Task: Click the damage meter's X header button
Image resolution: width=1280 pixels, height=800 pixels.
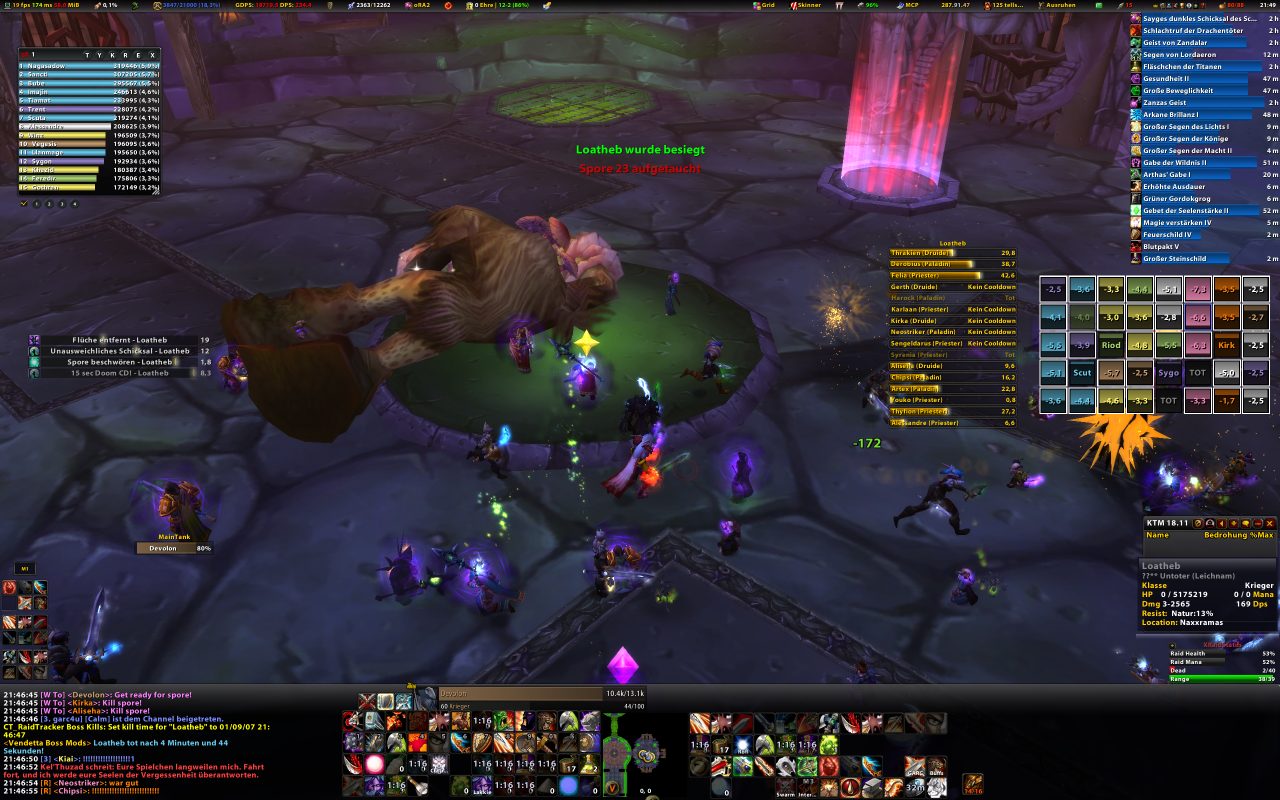Action: [152, 54]
